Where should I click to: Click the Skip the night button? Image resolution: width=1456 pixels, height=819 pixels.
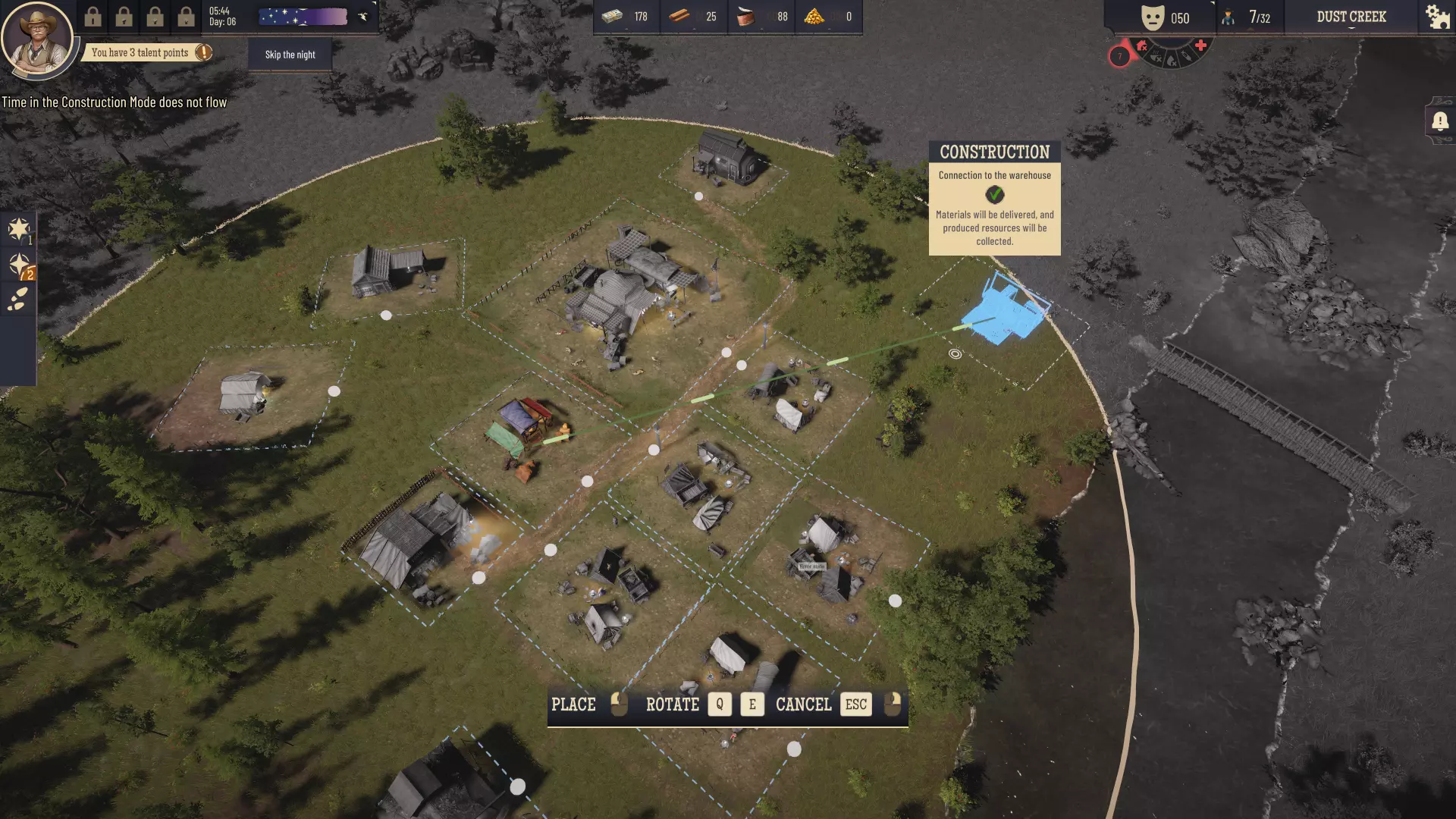coord(290,54)
